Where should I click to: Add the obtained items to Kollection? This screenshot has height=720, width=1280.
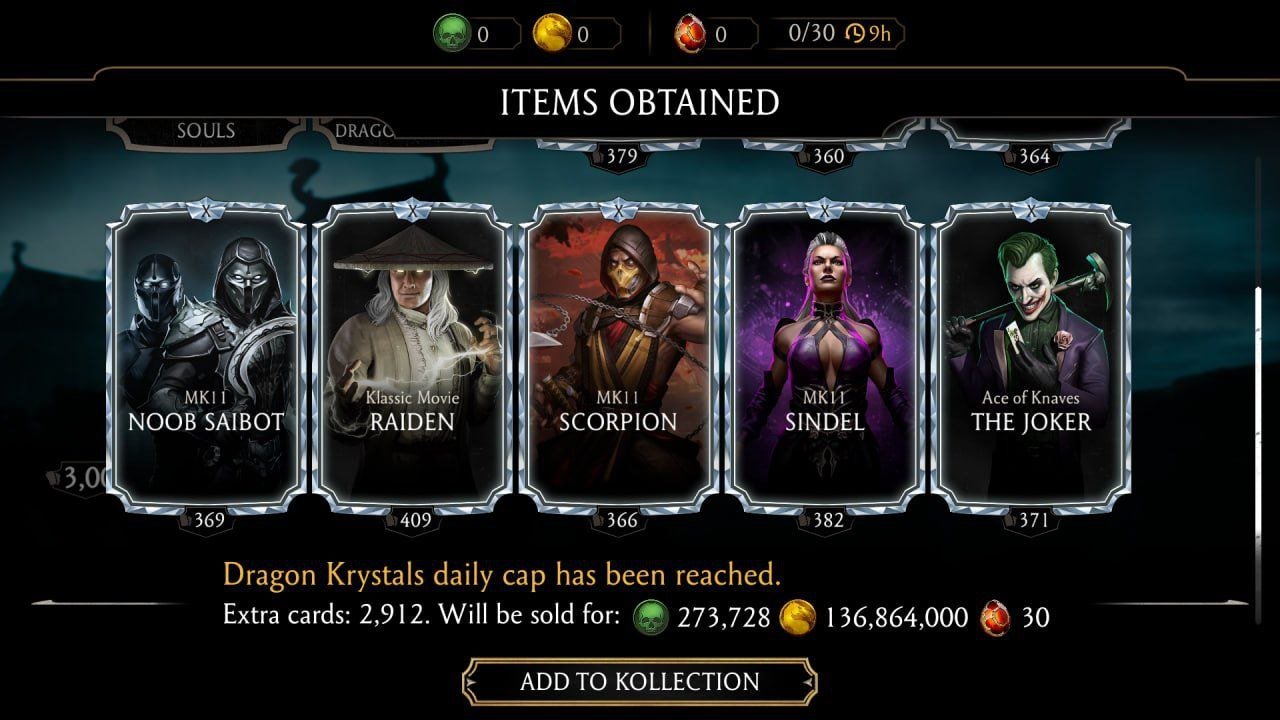pos(639,682)
